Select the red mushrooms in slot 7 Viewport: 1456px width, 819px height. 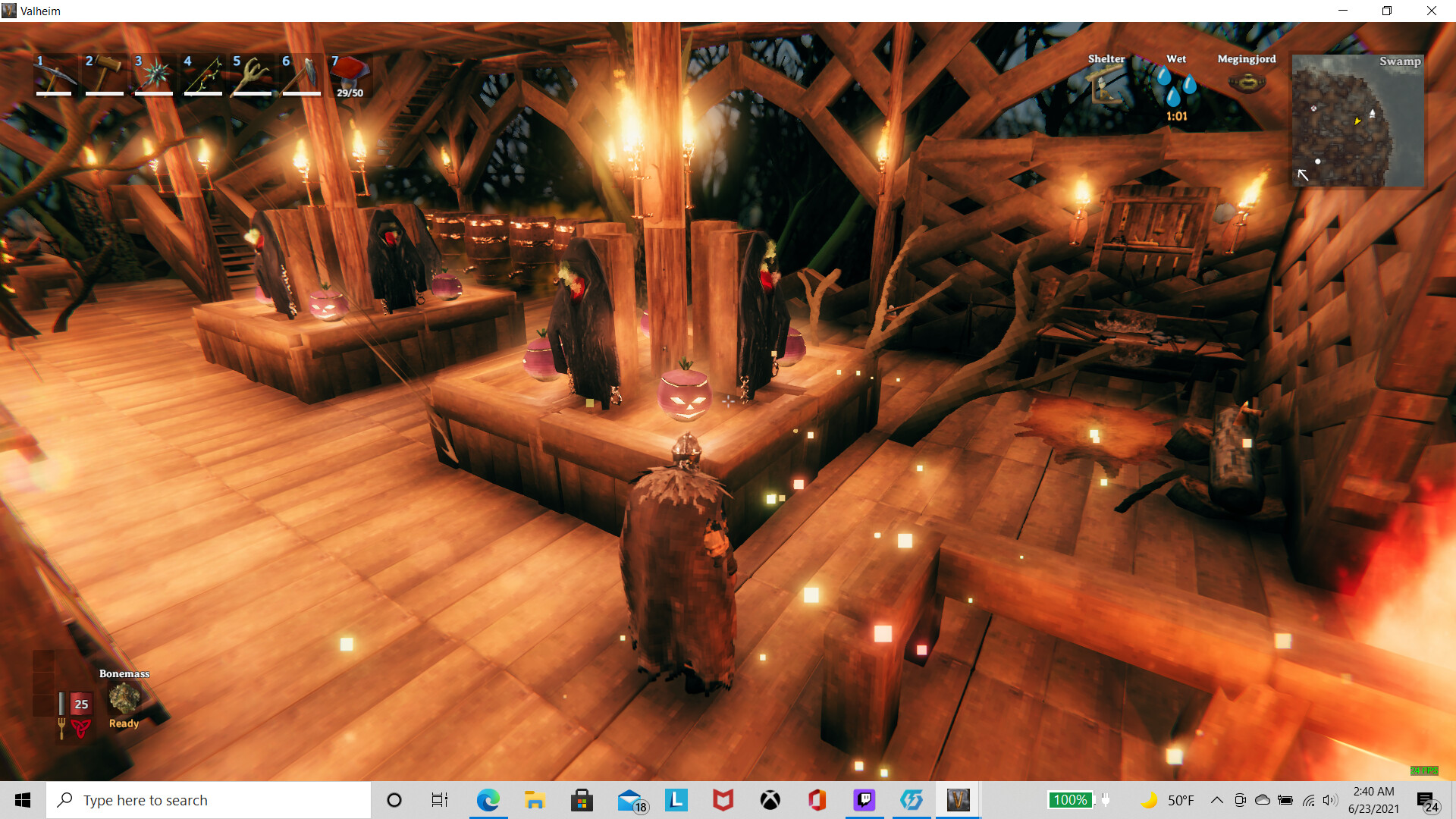(349, 74)
